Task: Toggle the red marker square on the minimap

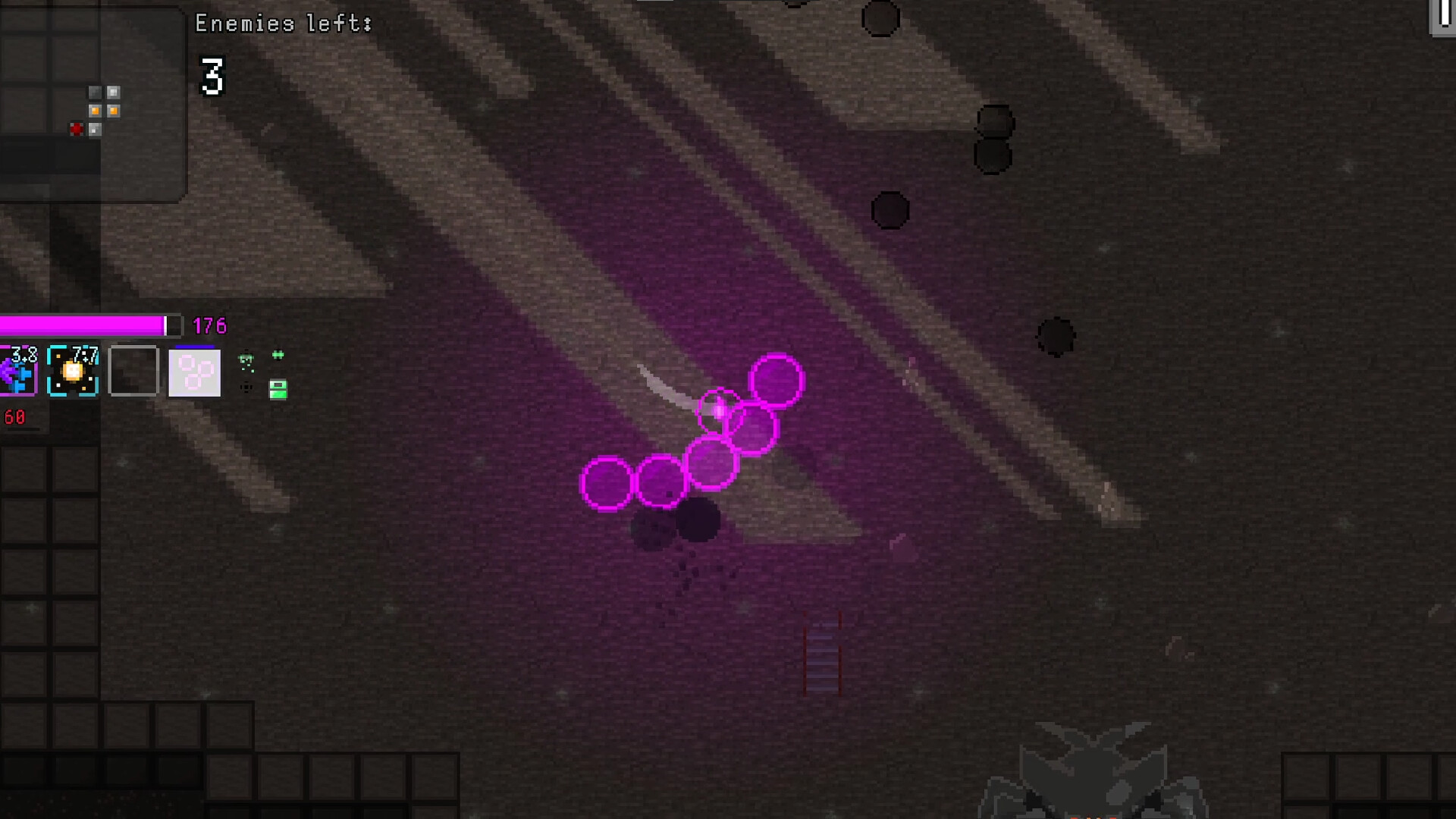Action: (x=77, y=130)
